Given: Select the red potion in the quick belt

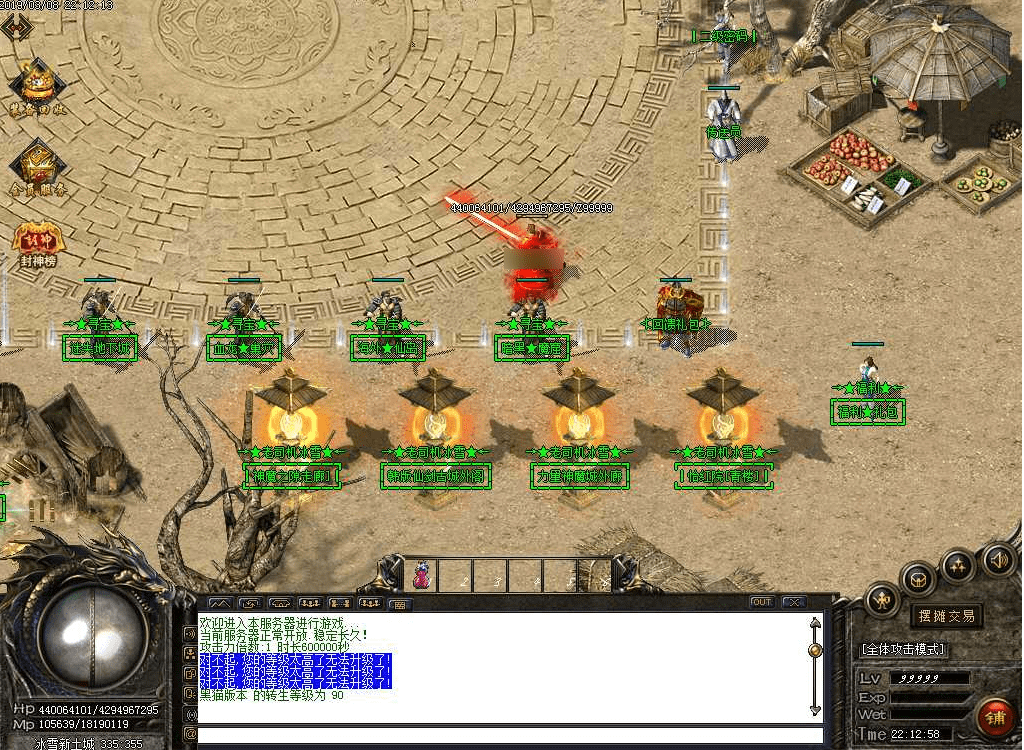Looking at the screenshot, I should (422, 575).
